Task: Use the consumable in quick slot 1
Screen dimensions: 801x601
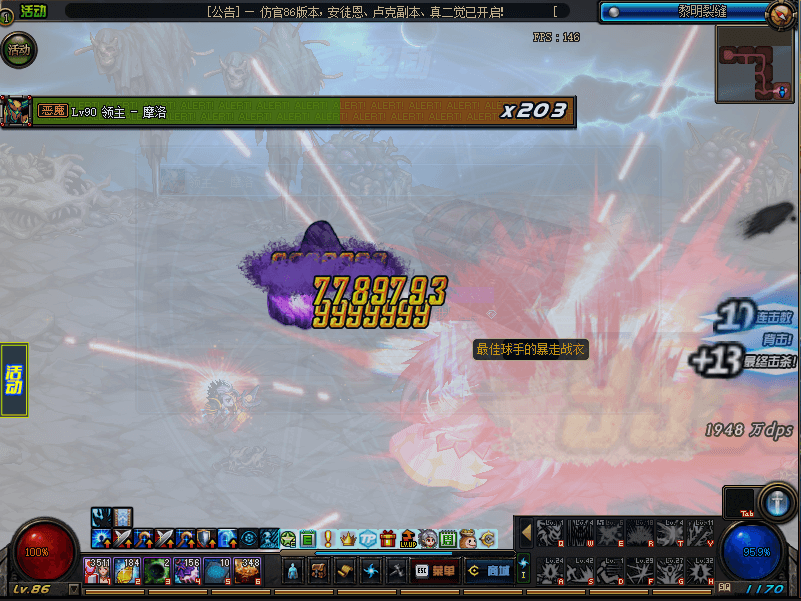Action: tap(98, 571)
